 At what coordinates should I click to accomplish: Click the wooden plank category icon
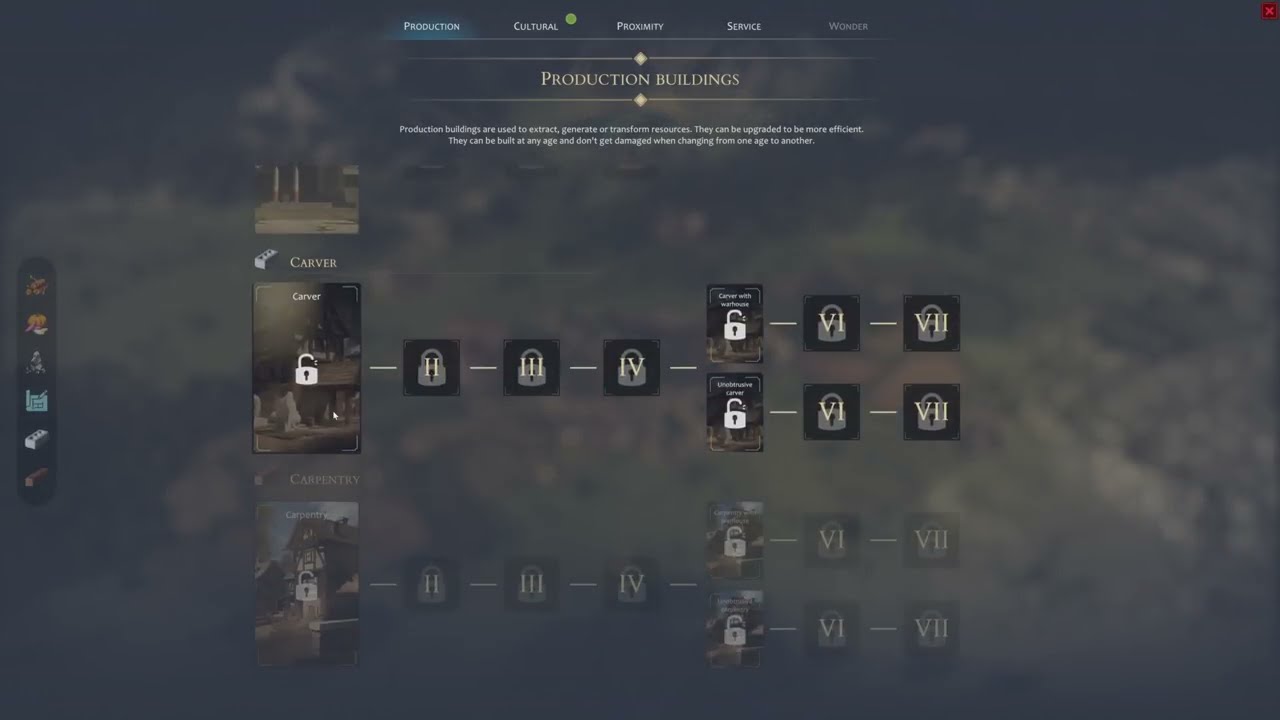click(x=37, y=479)
